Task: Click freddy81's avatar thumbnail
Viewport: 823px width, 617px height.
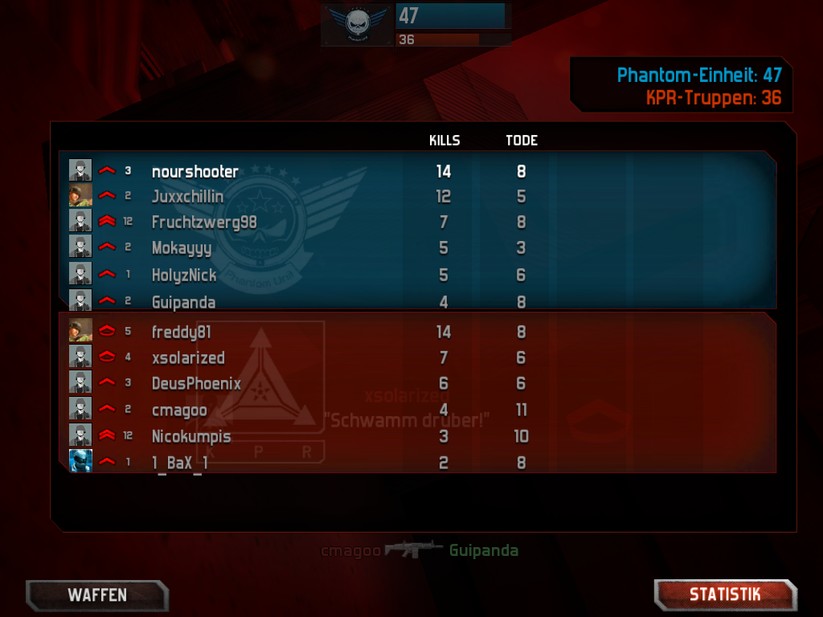Action: pyautogui.click(x=81, y=331)
